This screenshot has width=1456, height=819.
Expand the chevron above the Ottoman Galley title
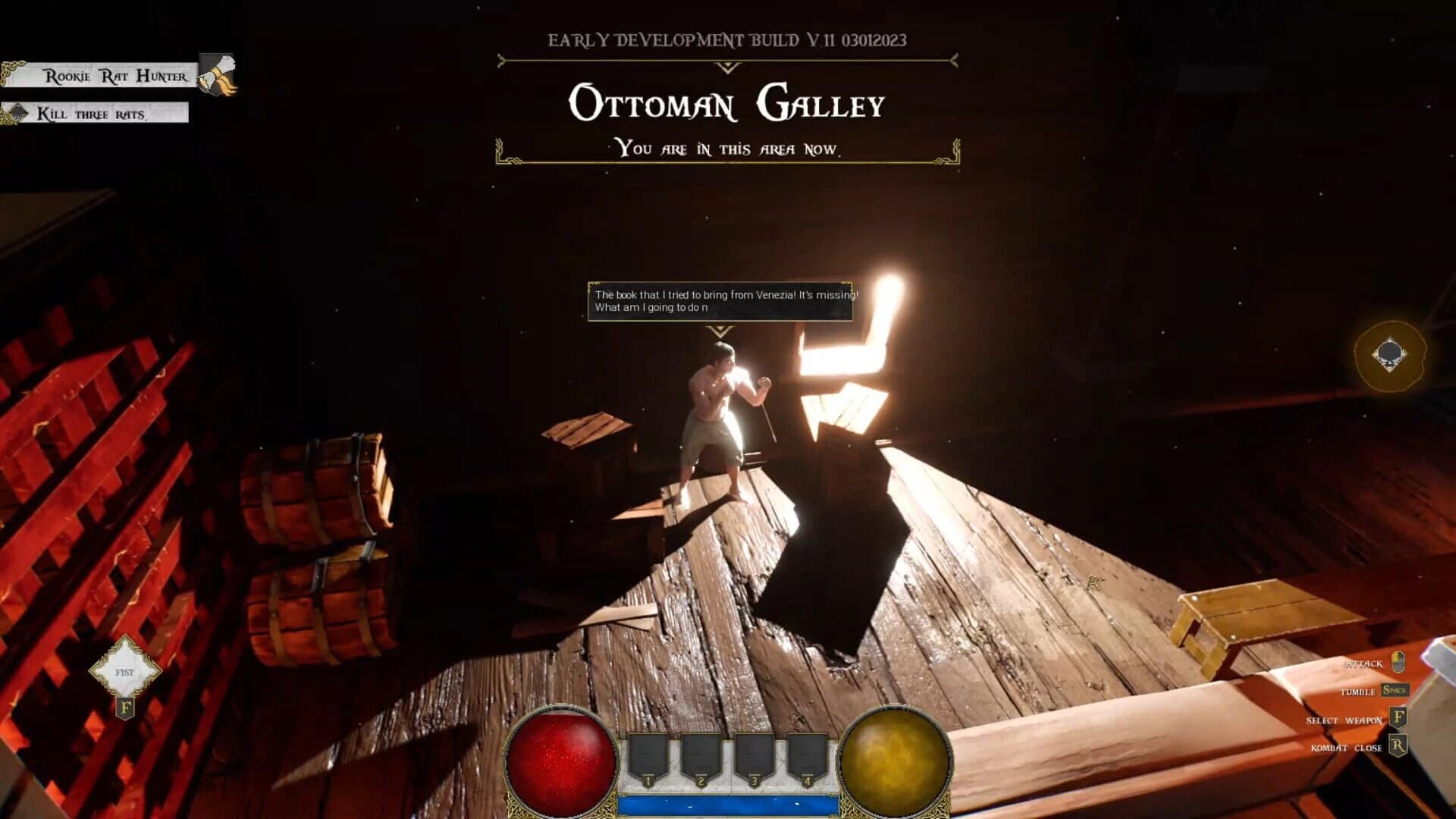(x=728, y=67)
